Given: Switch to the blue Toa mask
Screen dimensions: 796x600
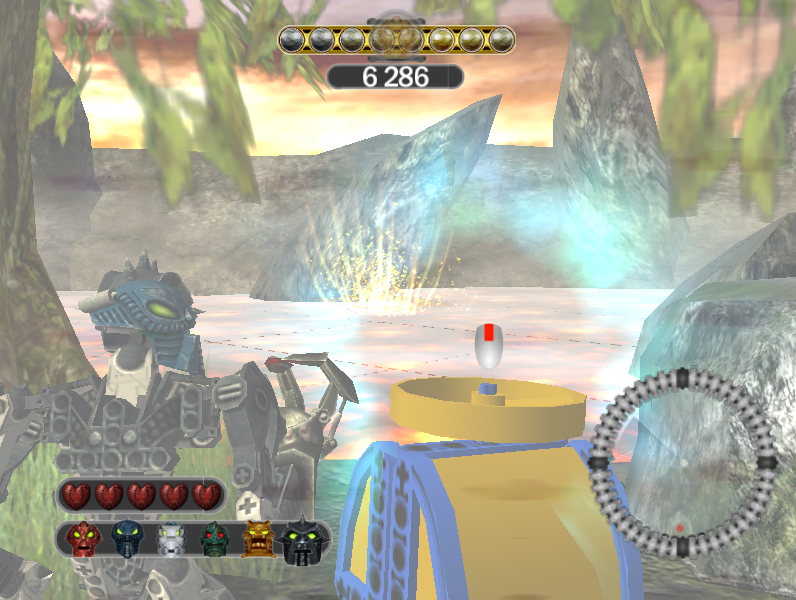Looking at the screenshot, I should tap(127, 541).
